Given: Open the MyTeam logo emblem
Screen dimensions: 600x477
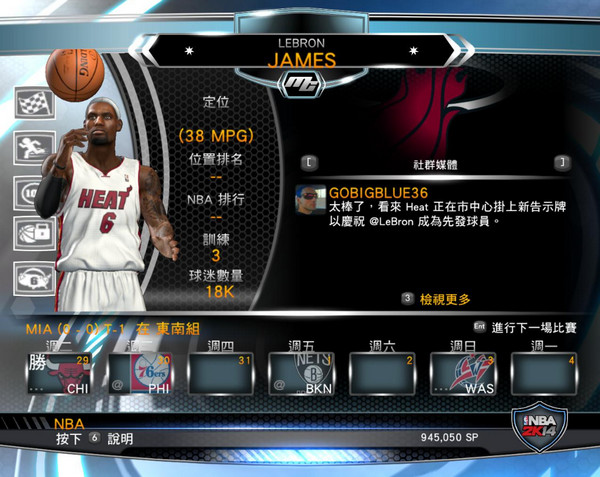Looking at the screenshot, I should (300, 84).
